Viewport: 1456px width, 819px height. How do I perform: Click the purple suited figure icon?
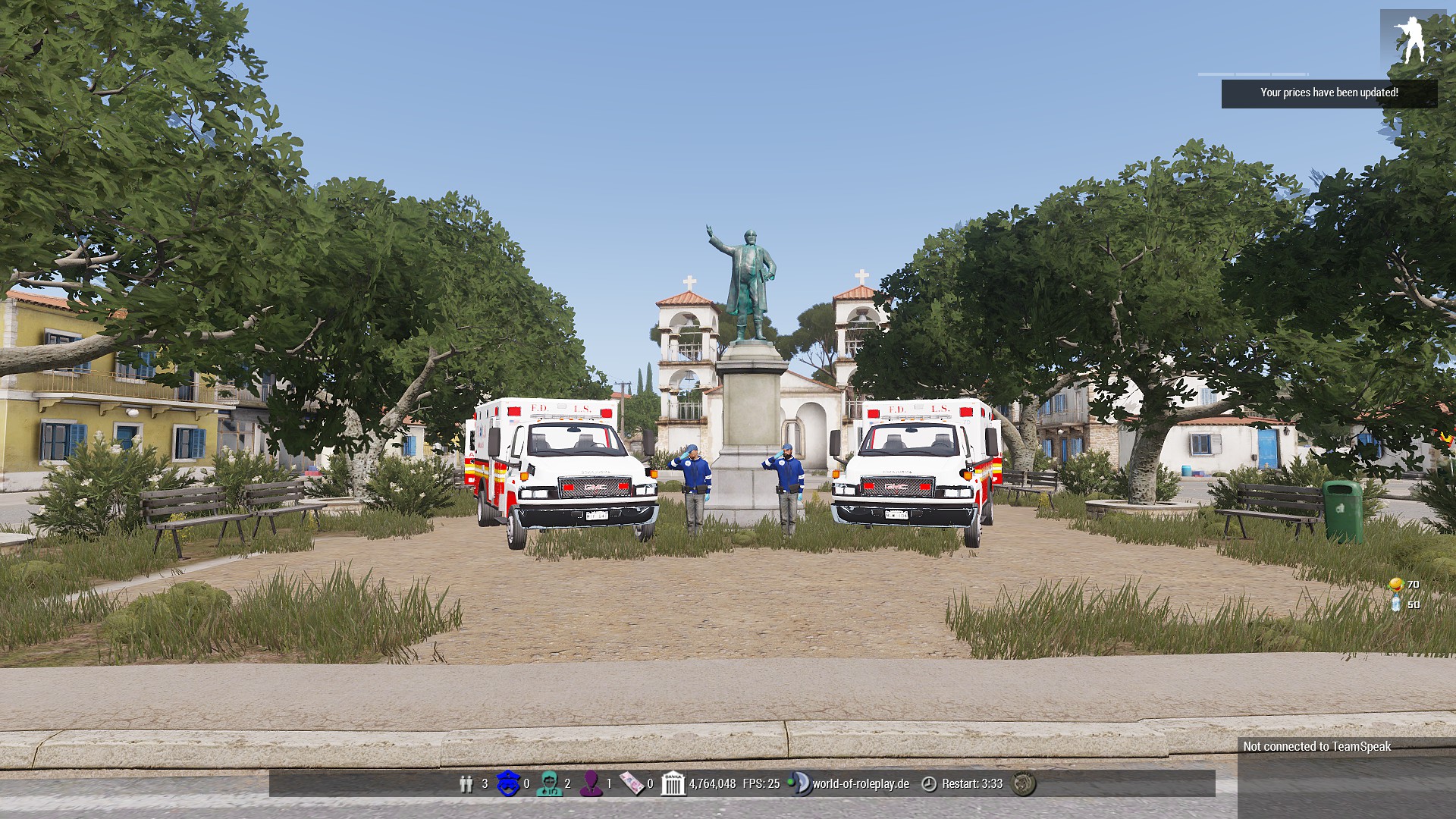(x=591, y=783)
